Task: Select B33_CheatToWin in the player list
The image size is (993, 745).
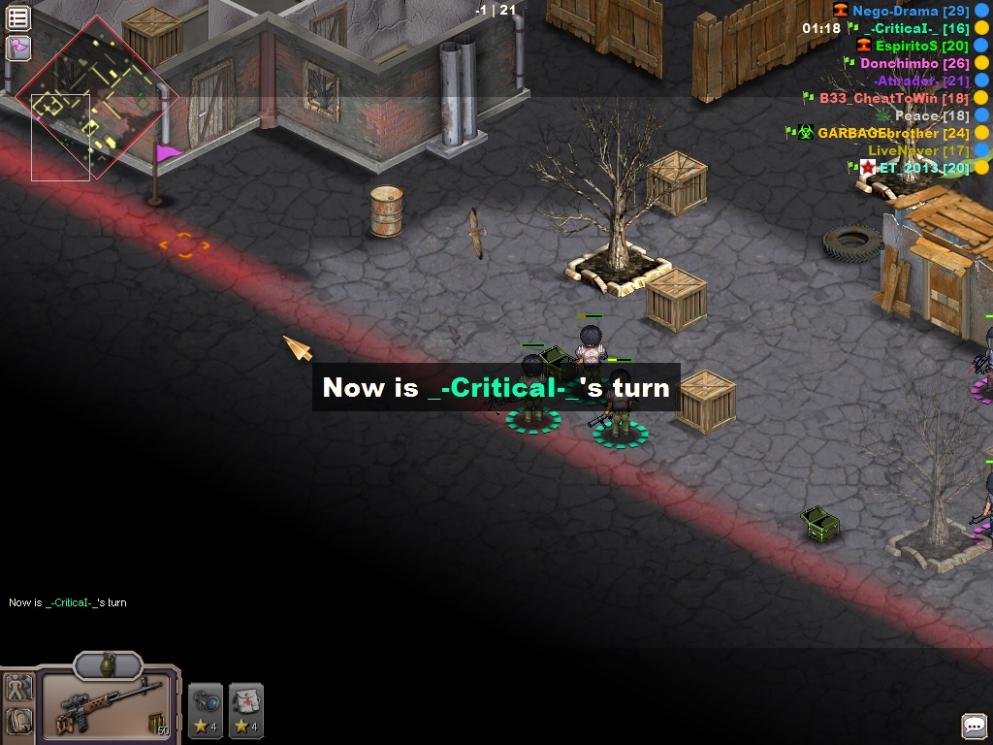Action: tap(893, 98)
